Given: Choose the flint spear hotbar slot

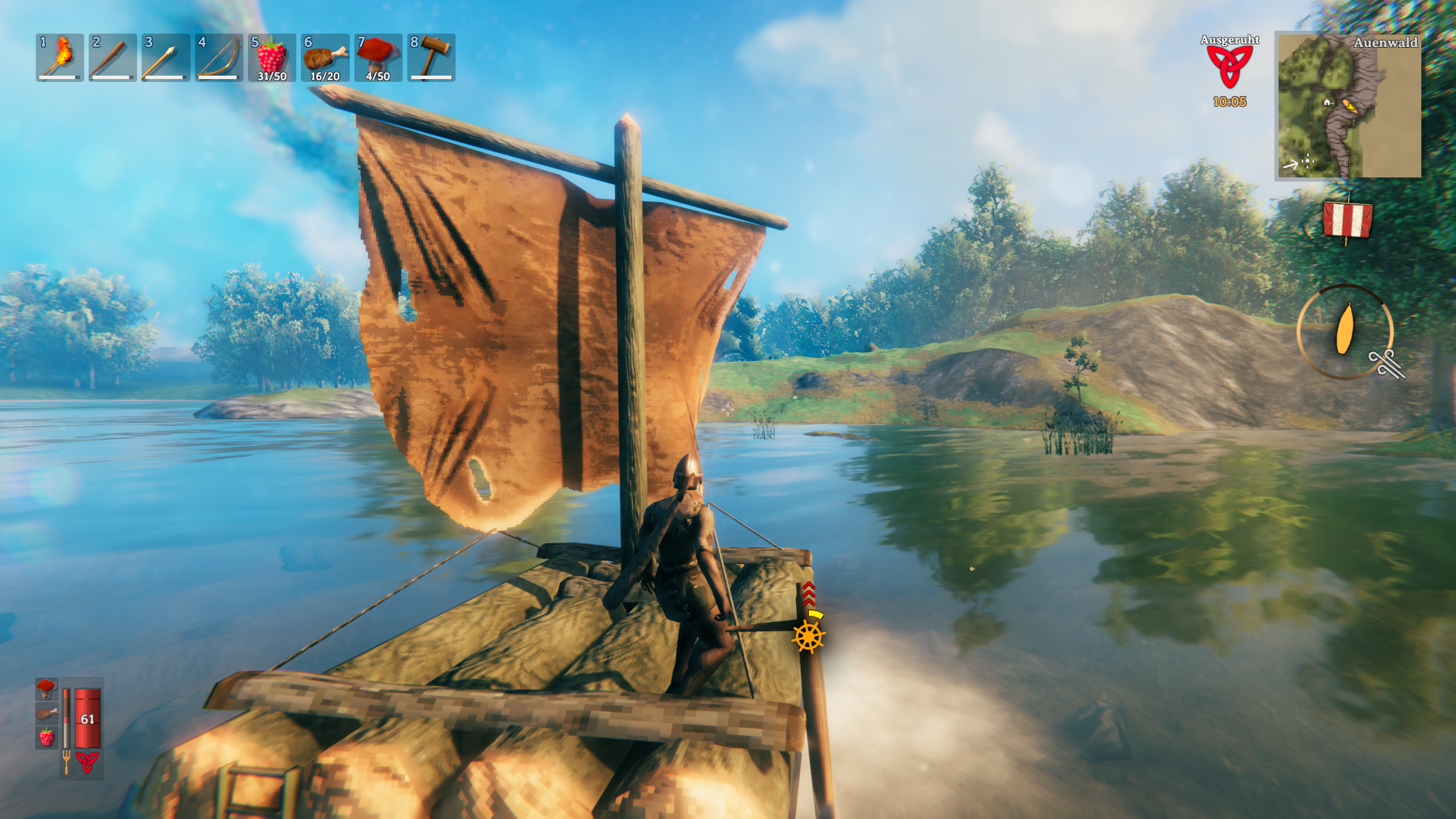Looking at the screenshot, I should [166, 57].
